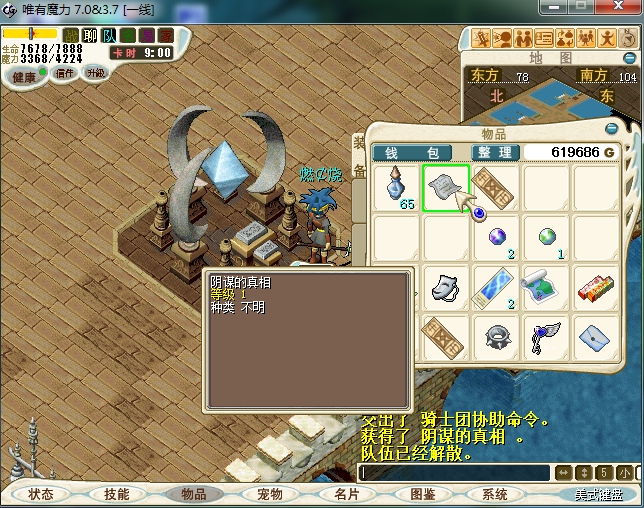Open the 宠物 pets menu
644x508 pixels.
(x=269, y=494)
